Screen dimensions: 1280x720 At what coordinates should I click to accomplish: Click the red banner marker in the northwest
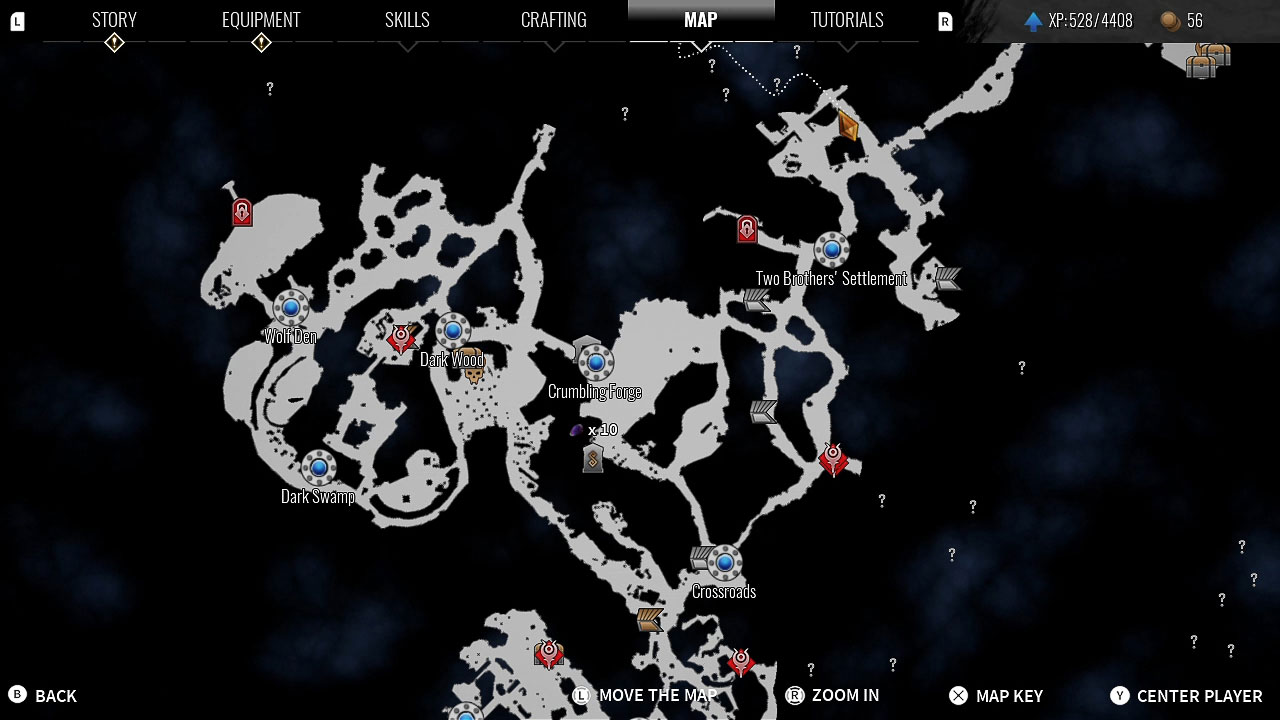[241, 211]
